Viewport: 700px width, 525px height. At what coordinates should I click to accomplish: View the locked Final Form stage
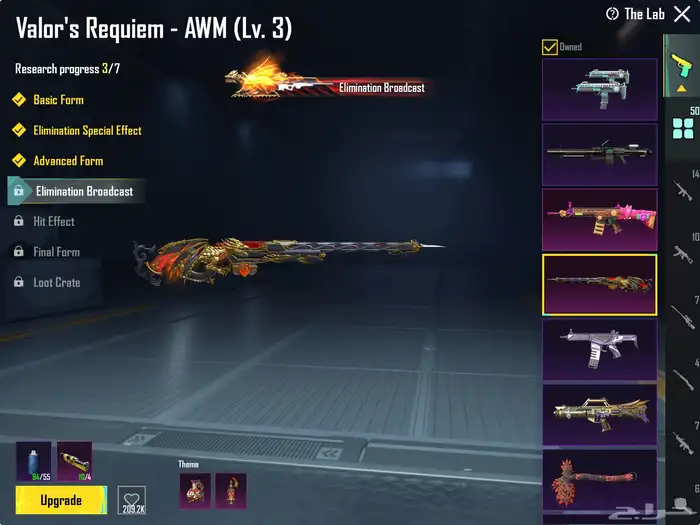point(56,252)
